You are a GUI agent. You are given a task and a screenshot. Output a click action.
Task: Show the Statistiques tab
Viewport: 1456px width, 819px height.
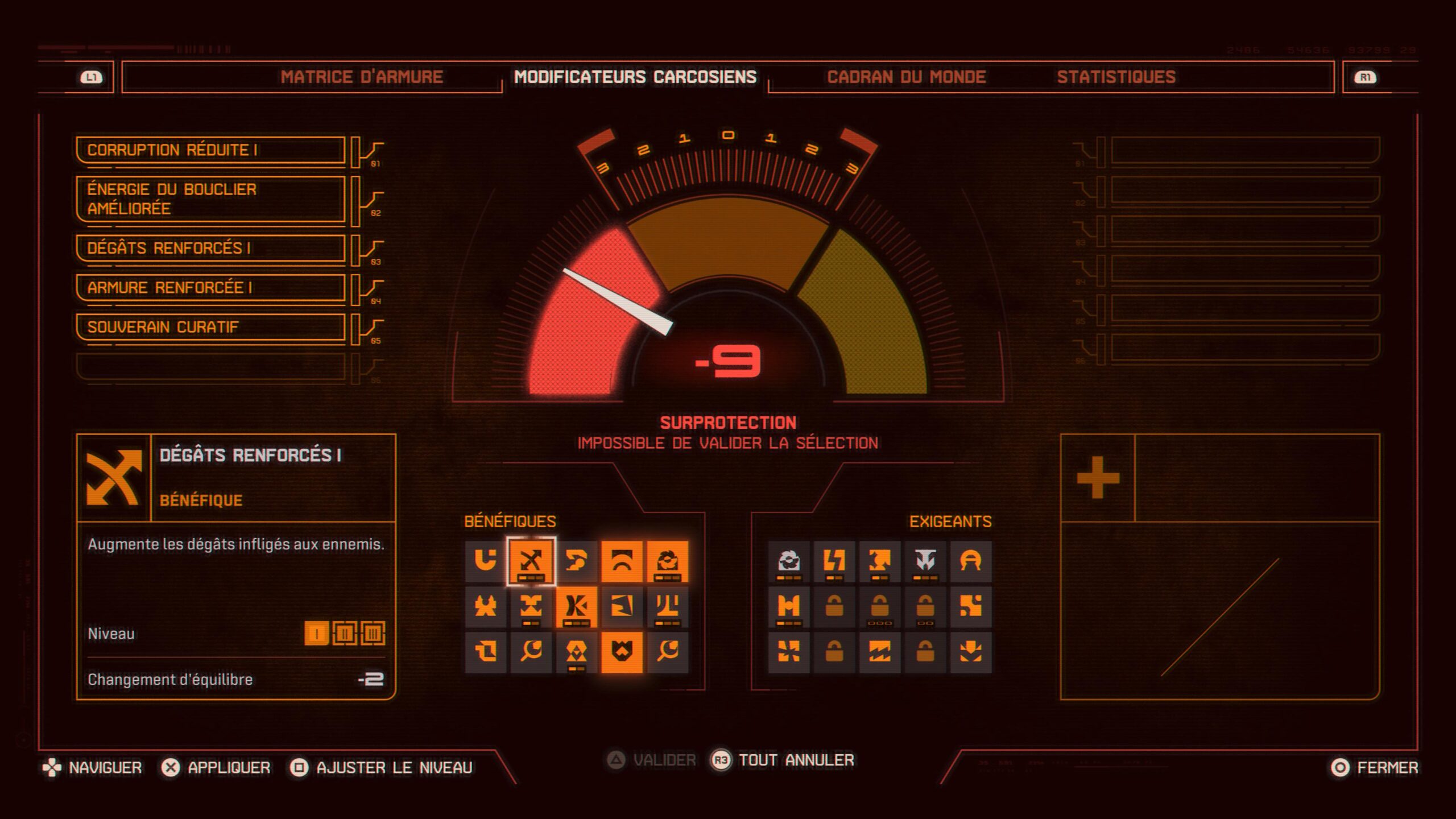pos(1116,77)
